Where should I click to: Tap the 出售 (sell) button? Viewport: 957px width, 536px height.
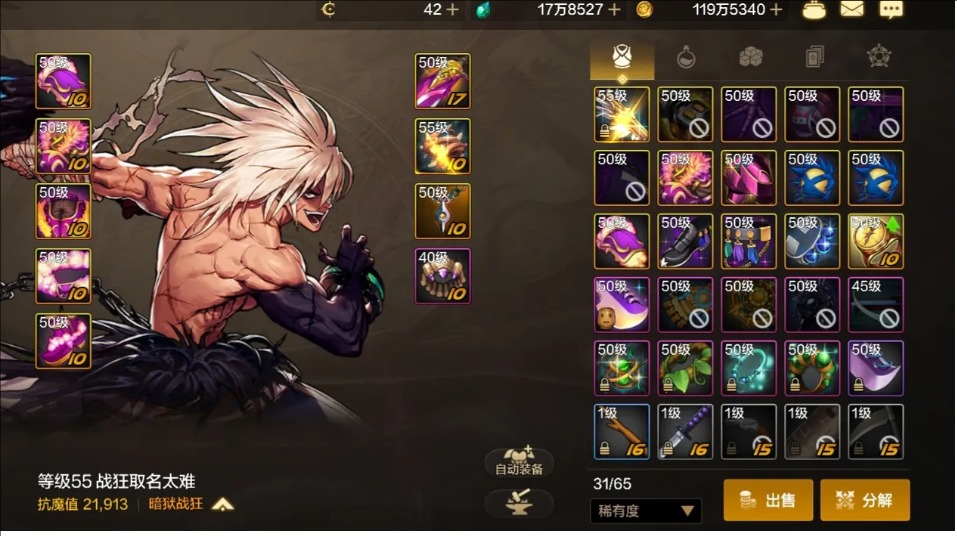(768, 500)
